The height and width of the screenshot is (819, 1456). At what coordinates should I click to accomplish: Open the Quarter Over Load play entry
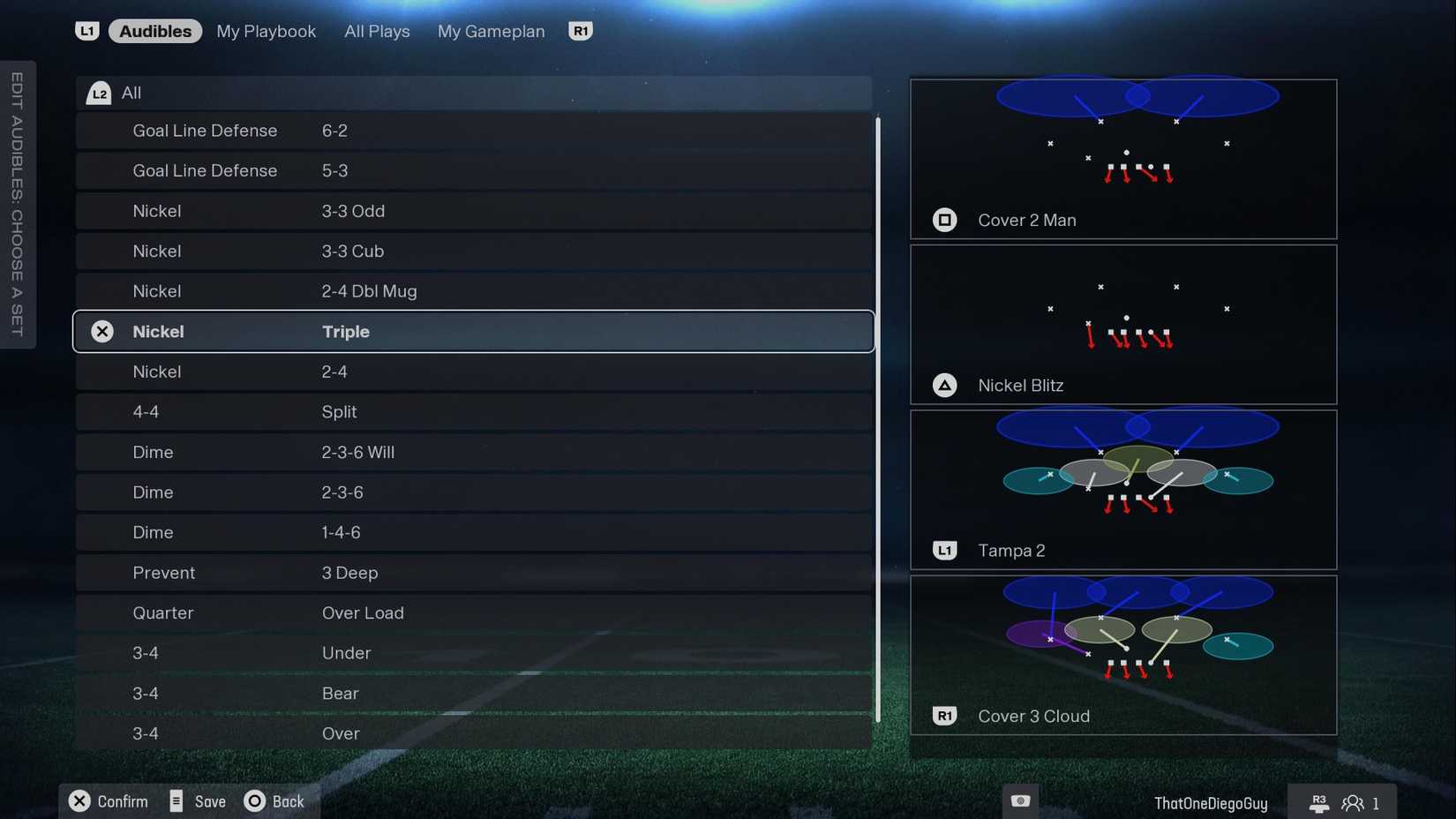tap(474, 612)
